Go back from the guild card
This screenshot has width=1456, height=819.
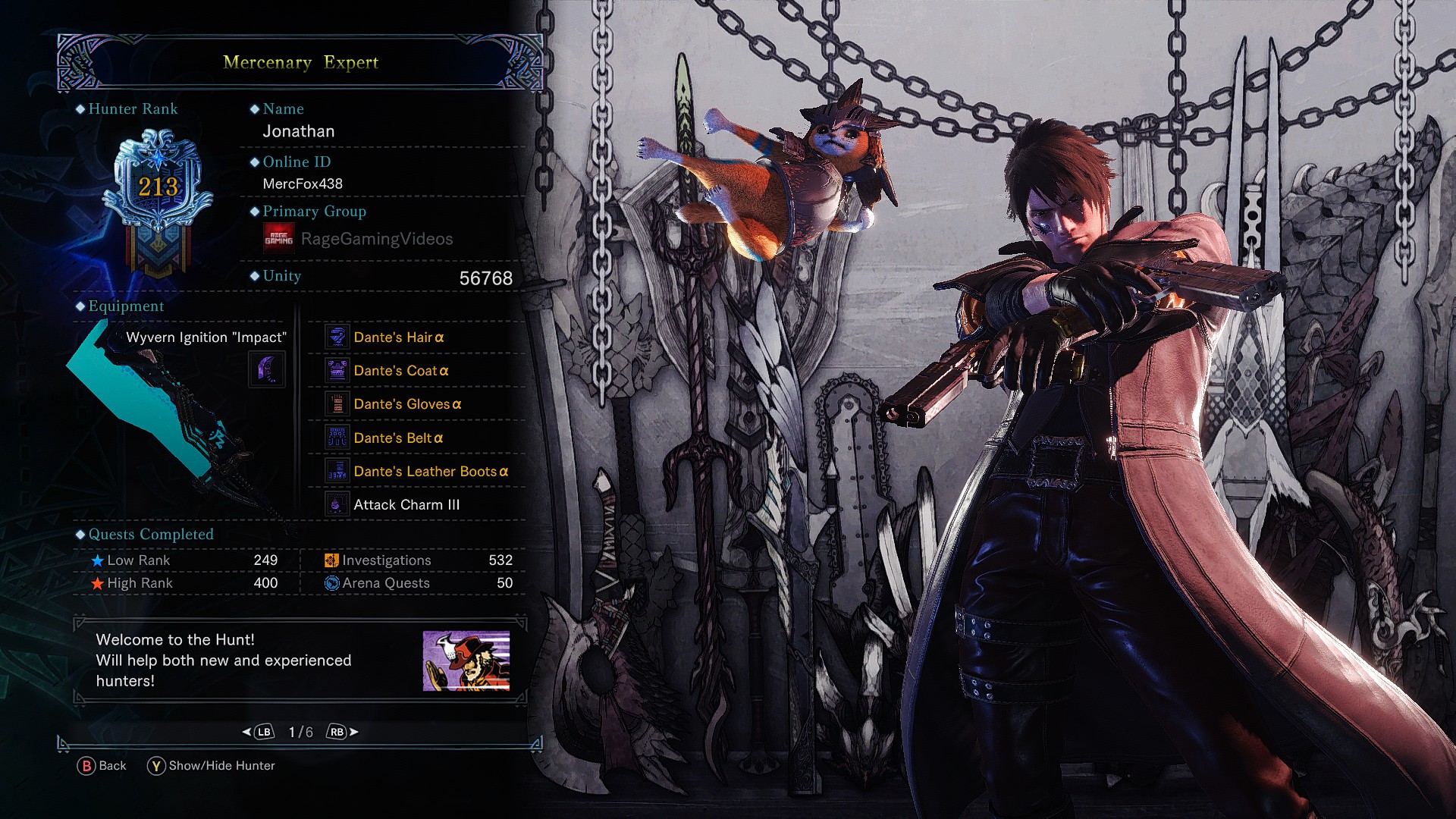pos(102,766)
